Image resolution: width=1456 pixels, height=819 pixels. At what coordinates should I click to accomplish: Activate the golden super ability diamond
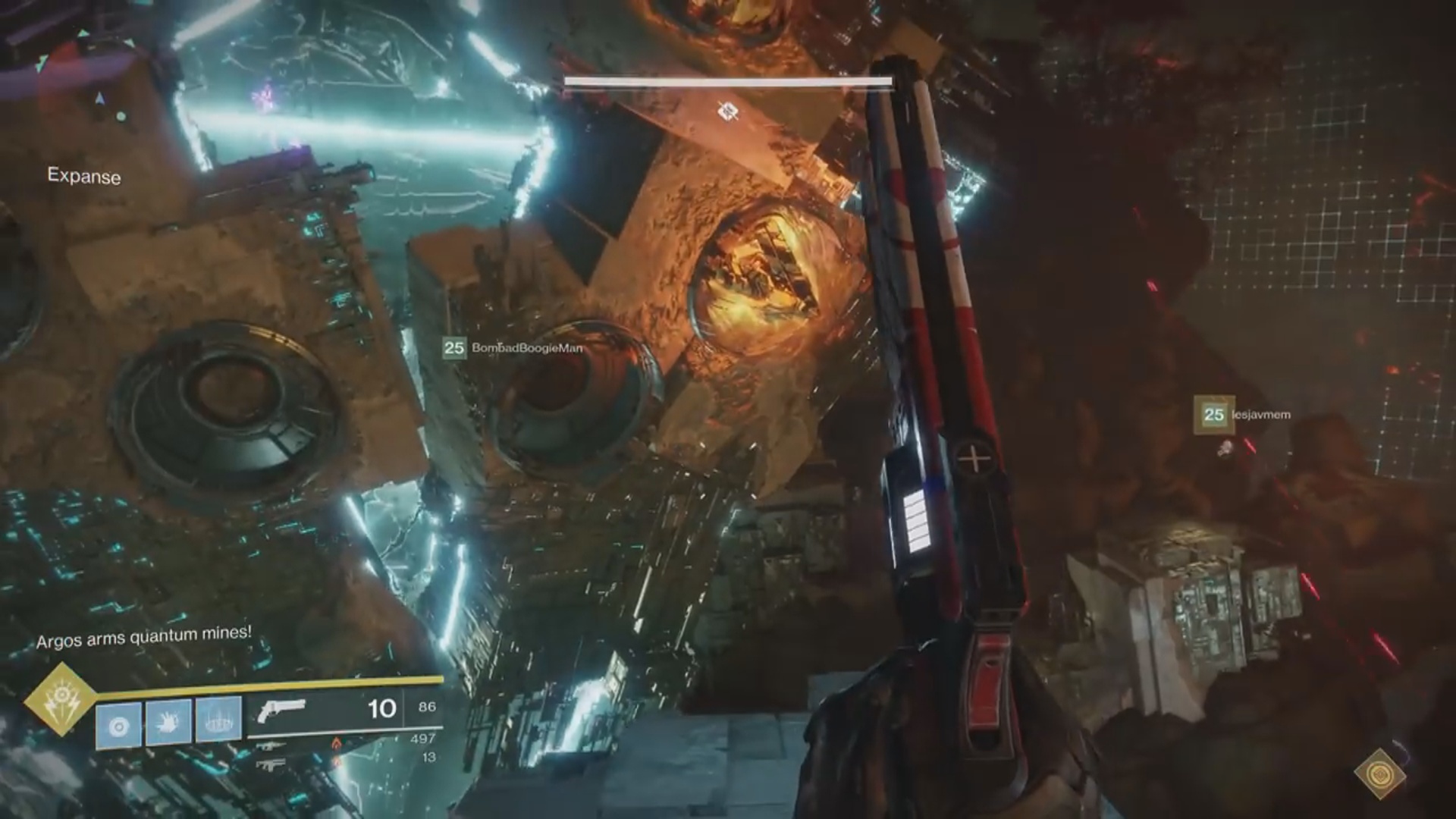(61, 700)
